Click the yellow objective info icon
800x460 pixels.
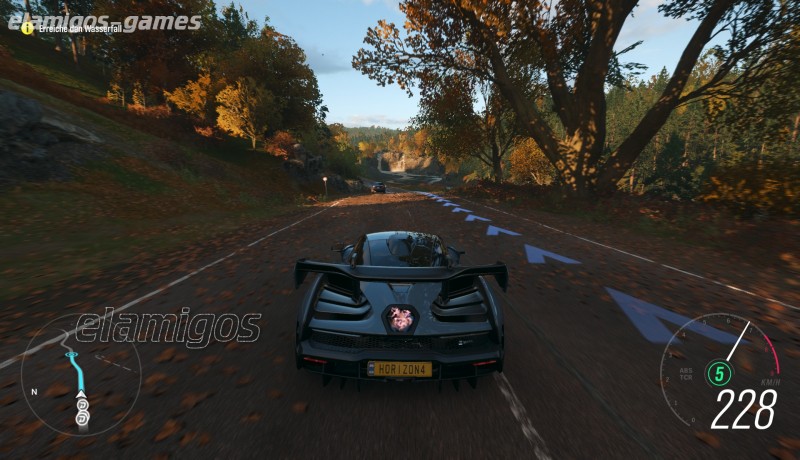pyautogui.click(x=27, y=28)
